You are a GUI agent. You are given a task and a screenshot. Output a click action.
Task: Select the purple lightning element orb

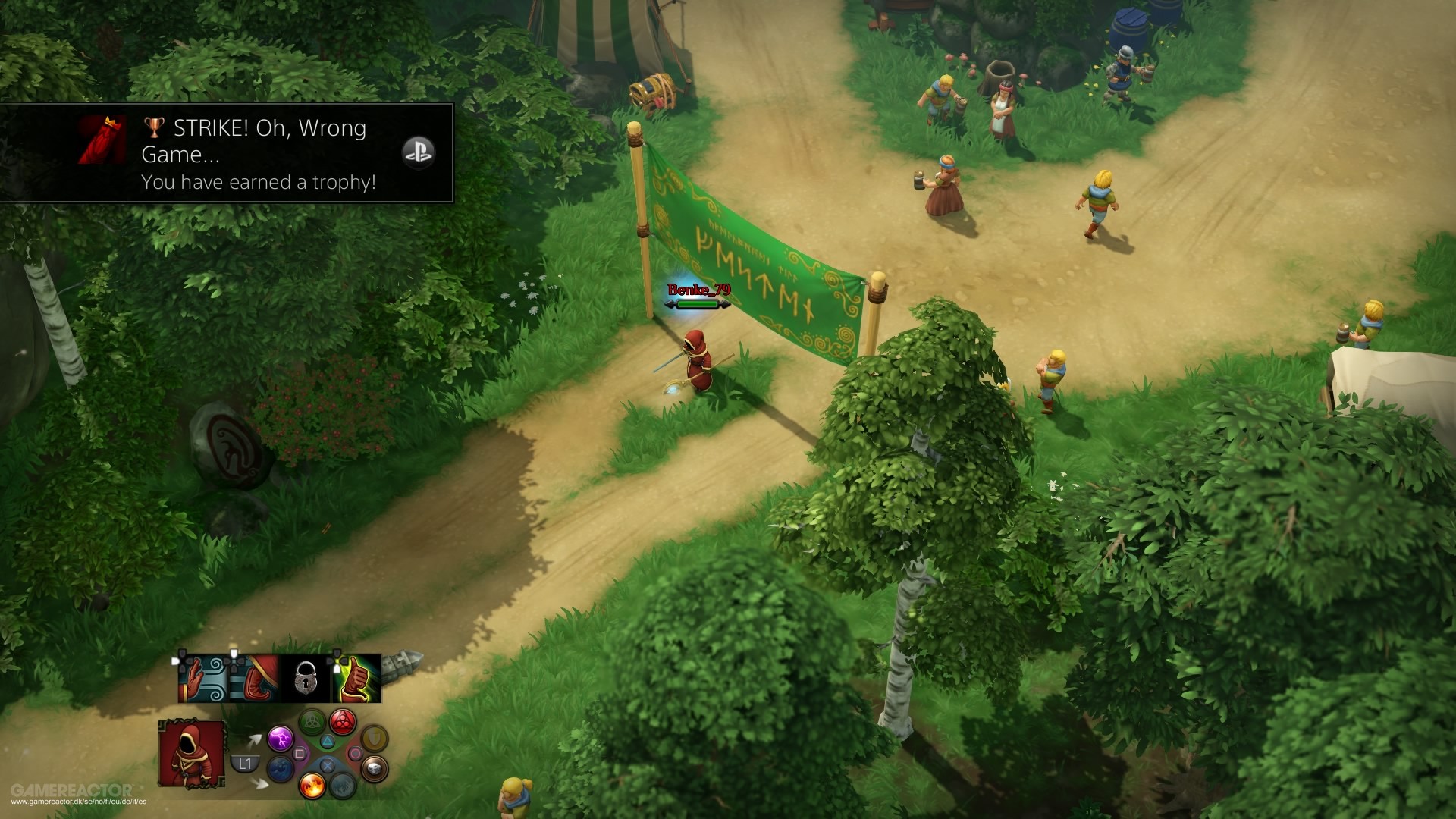pyautogui.click(x=280, y=737)
